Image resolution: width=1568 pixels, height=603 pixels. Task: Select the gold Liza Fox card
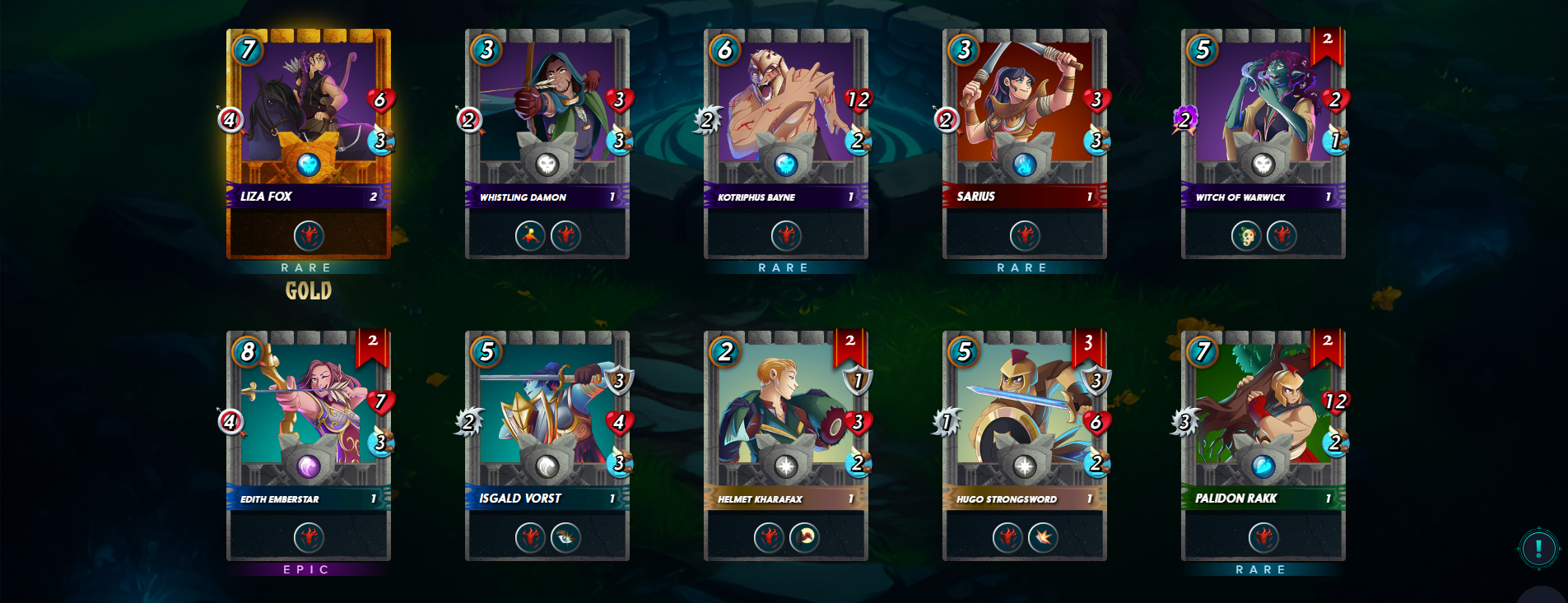[309, 144]
